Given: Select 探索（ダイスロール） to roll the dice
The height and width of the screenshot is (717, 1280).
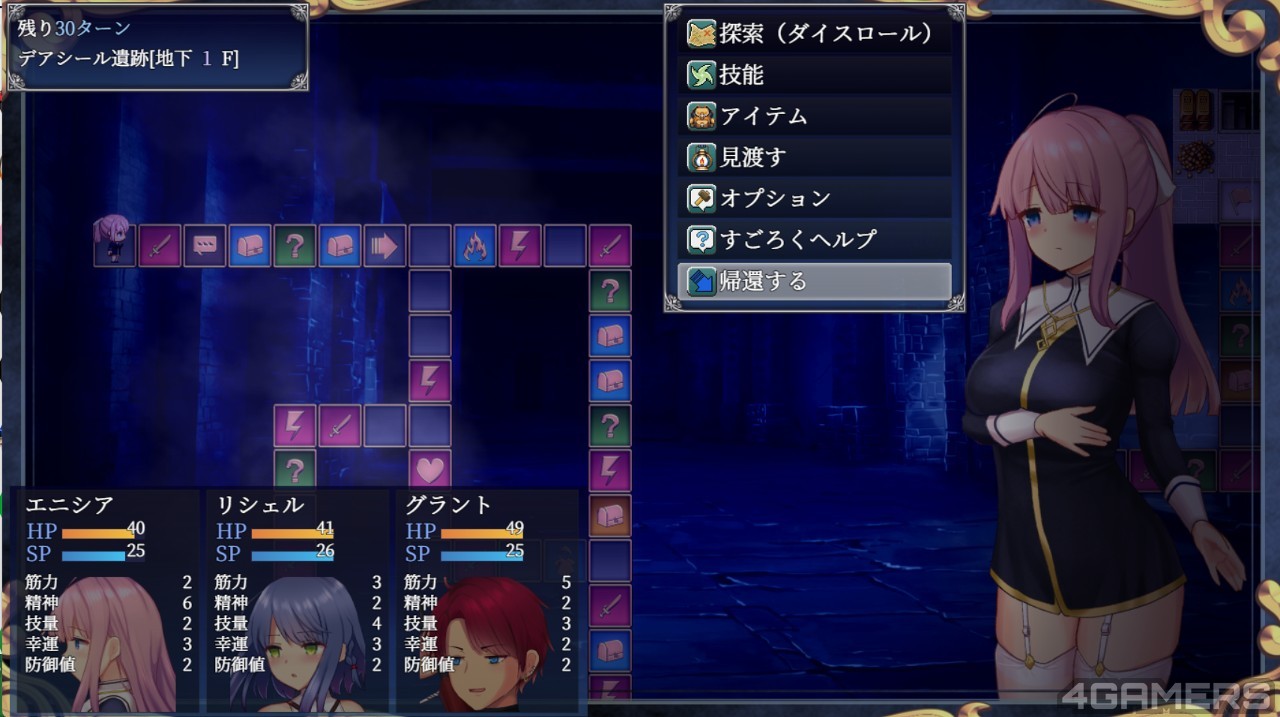Looking at the screenshot, I should 814,34.
